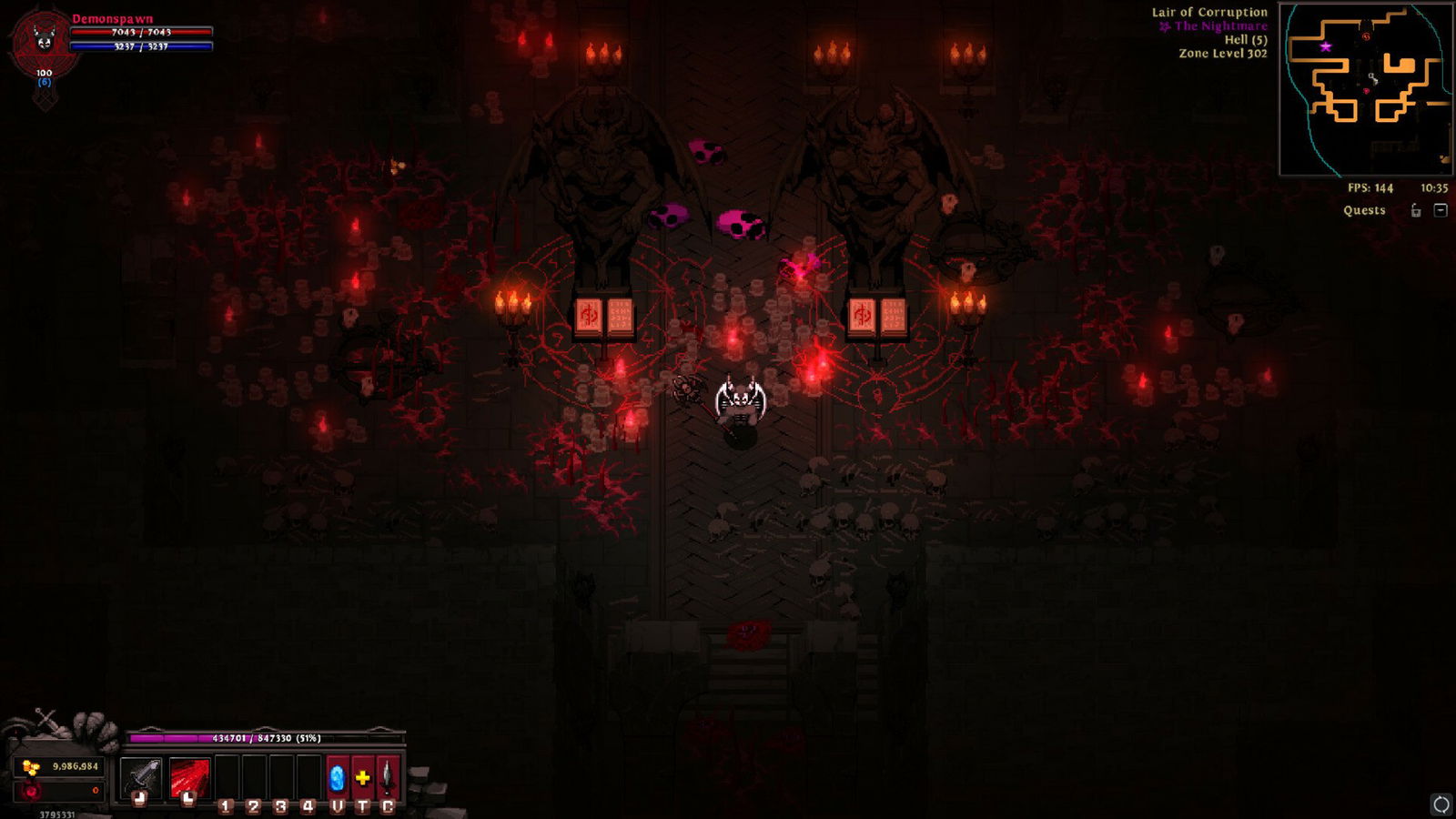Click the circular icon in the bottom-right corner
This screenshot has width=1456, height=819.
pos(1441,804)
